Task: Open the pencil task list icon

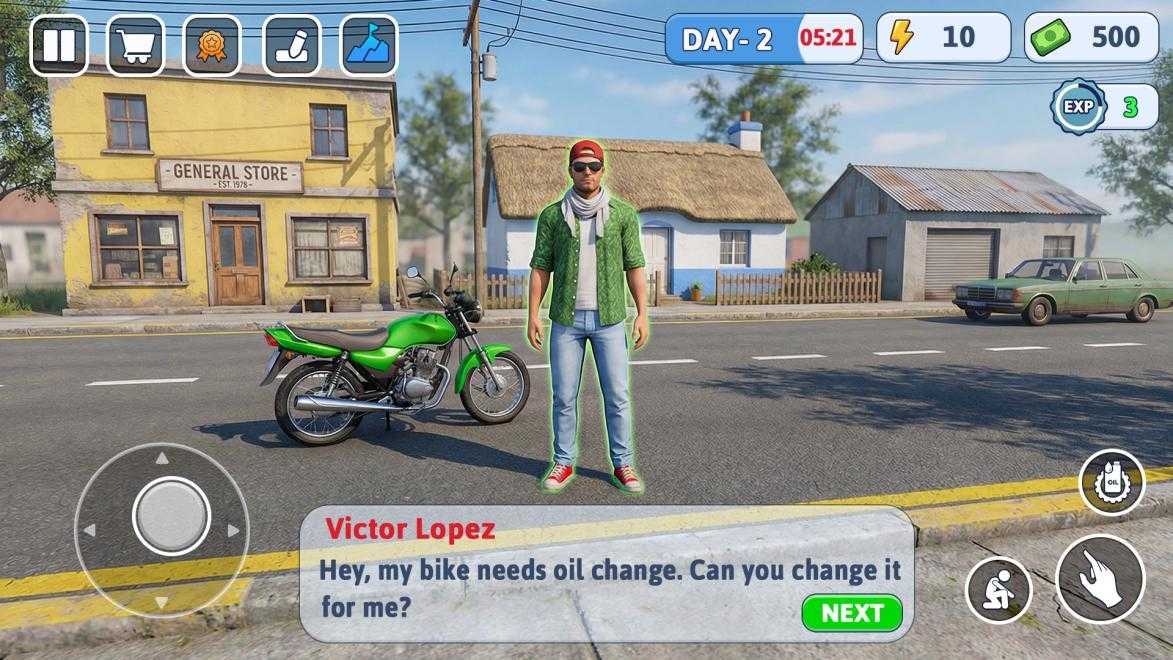Action: coord(291,46)
